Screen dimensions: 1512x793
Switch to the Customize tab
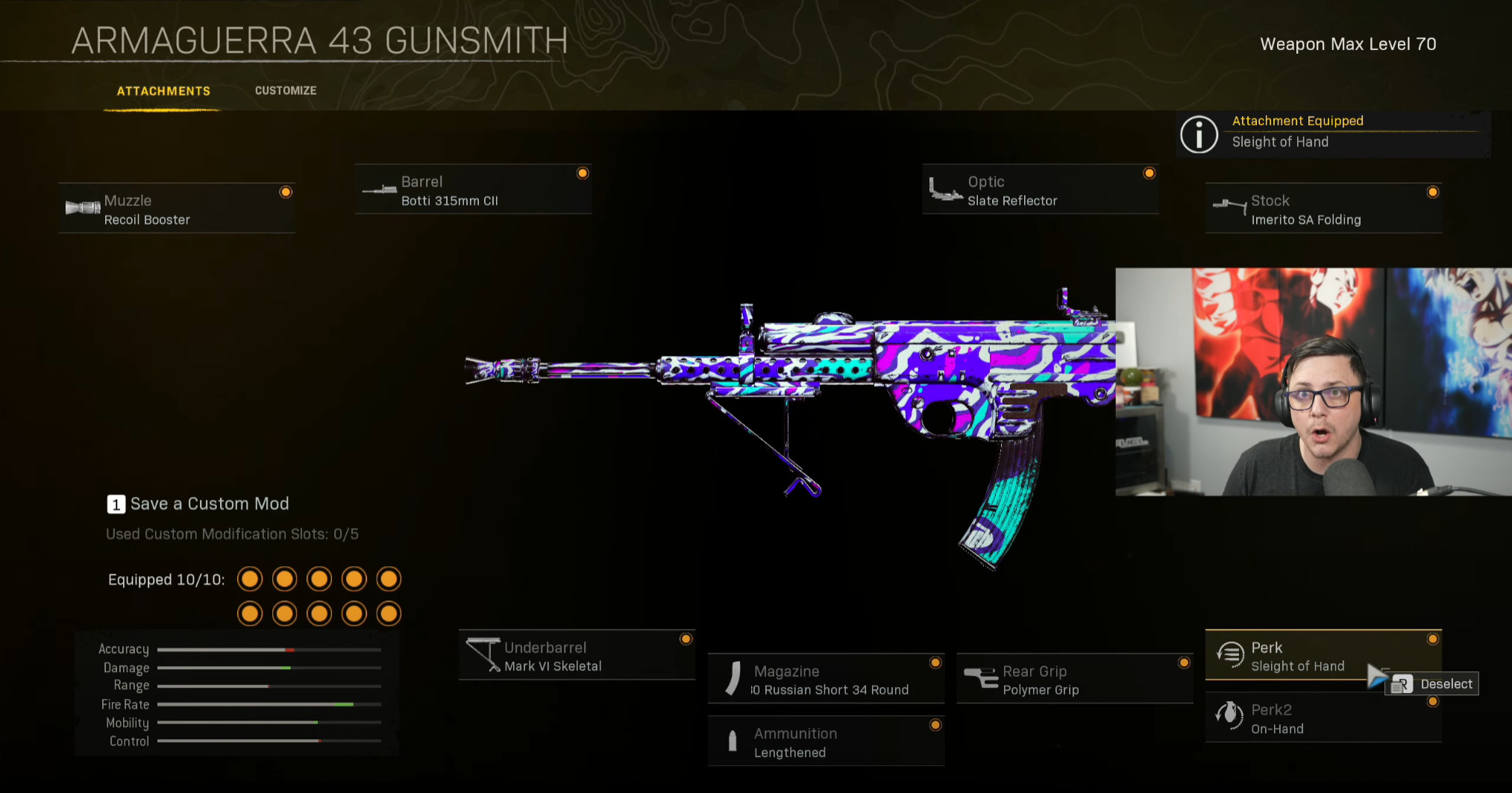pos(286,90)
